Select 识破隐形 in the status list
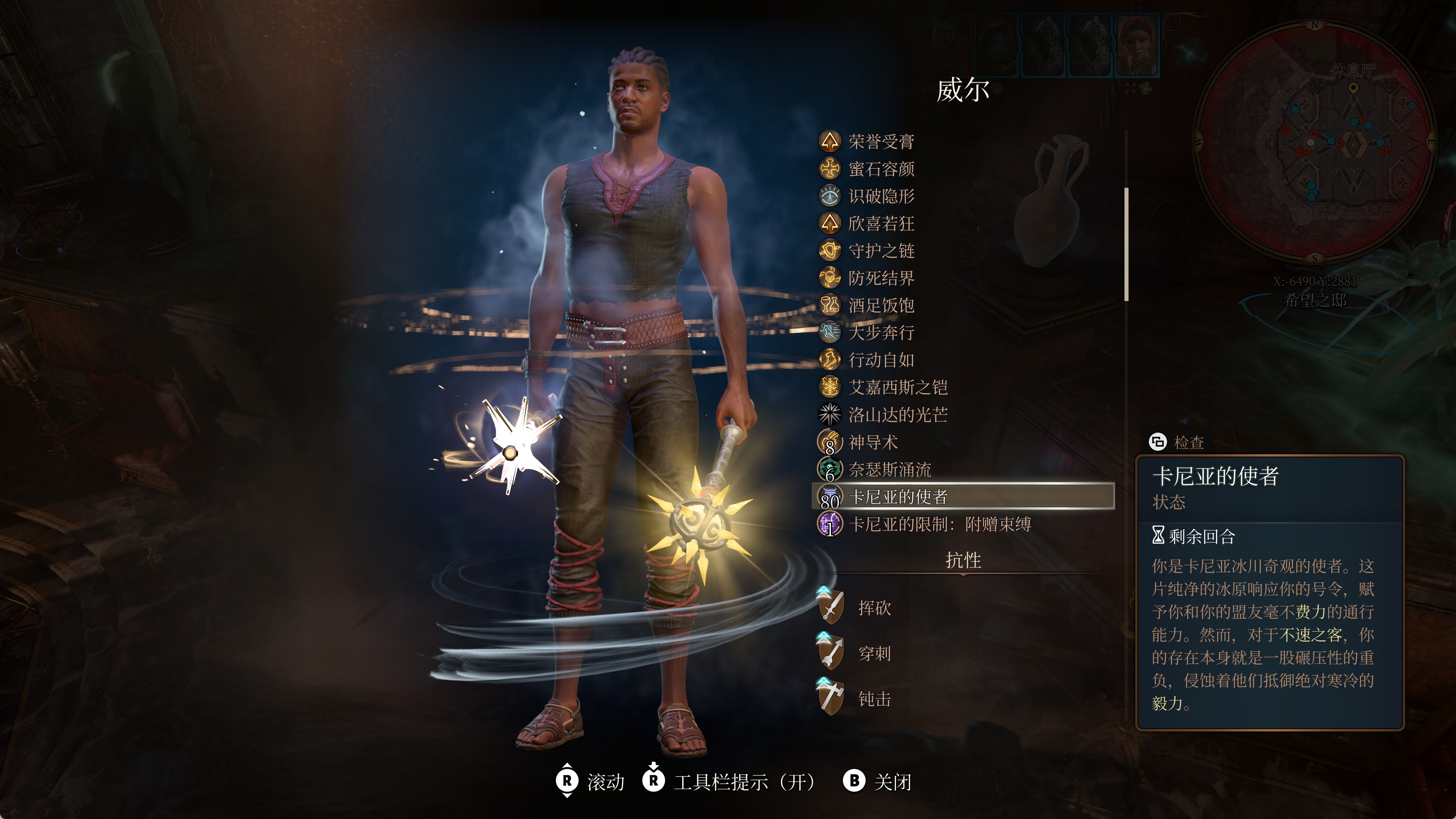 point(880,196)
